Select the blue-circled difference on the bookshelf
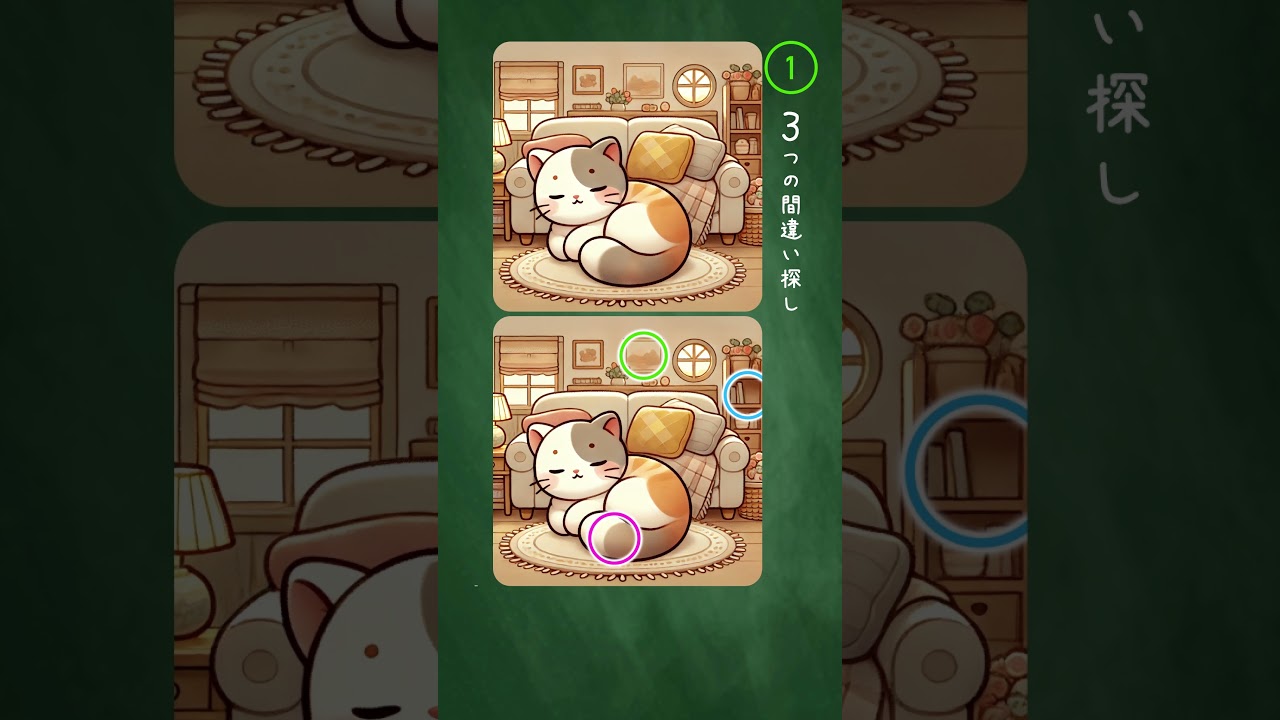Screen dimensions: 1280x720 click(x=746, y=395)
